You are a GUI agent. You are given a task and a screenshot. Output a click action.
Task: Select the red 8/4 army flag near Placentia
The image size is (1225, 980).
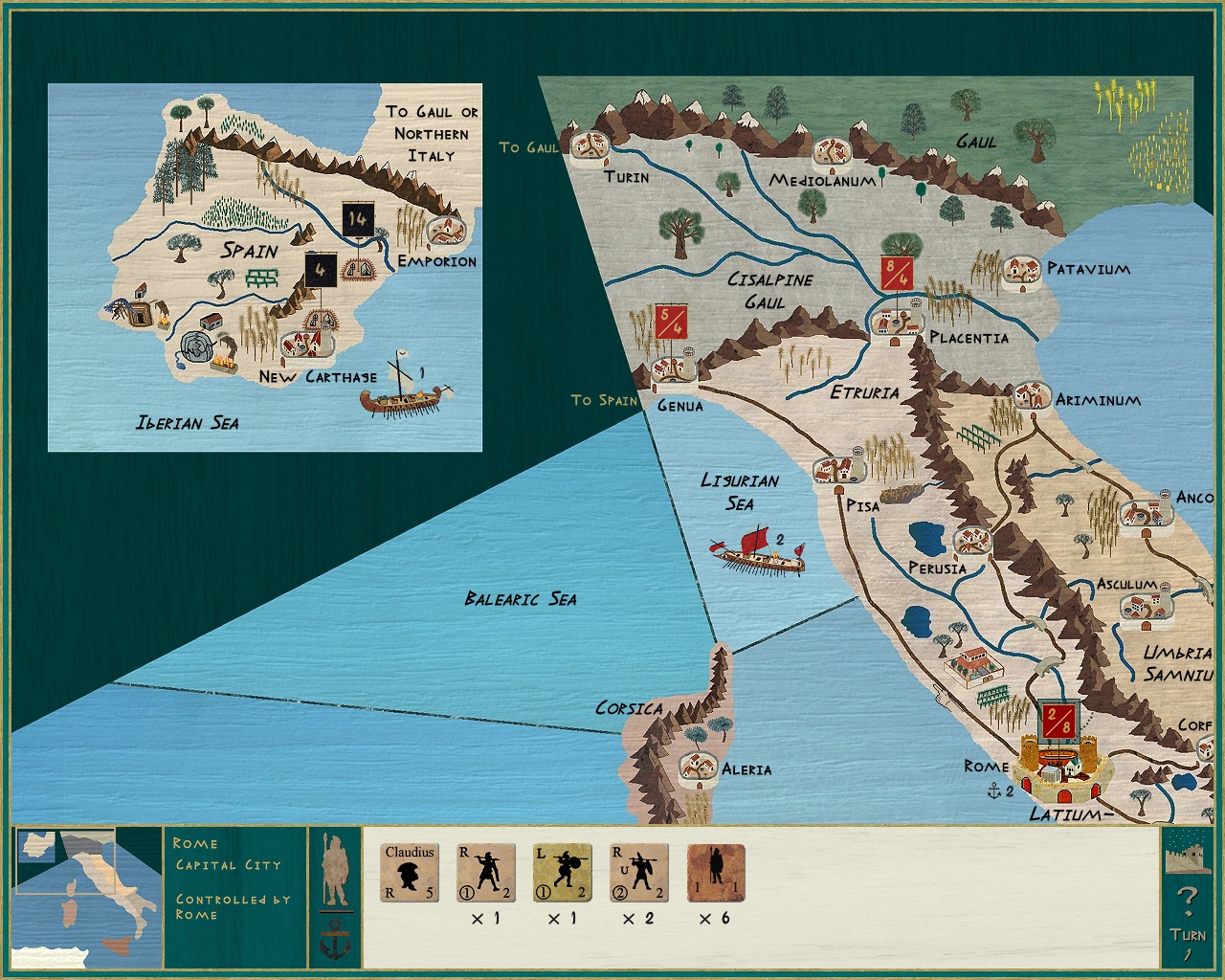pyautogui.click(x=895, y=271)
